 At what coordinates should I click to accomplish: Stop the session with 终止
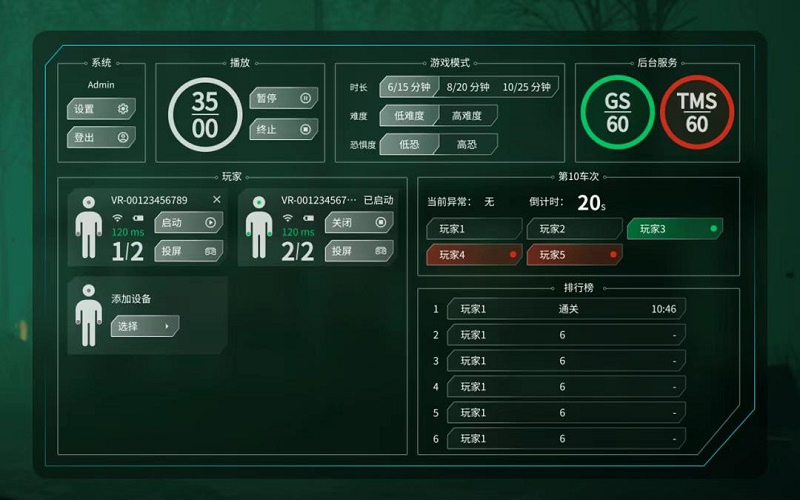[283, 129]
